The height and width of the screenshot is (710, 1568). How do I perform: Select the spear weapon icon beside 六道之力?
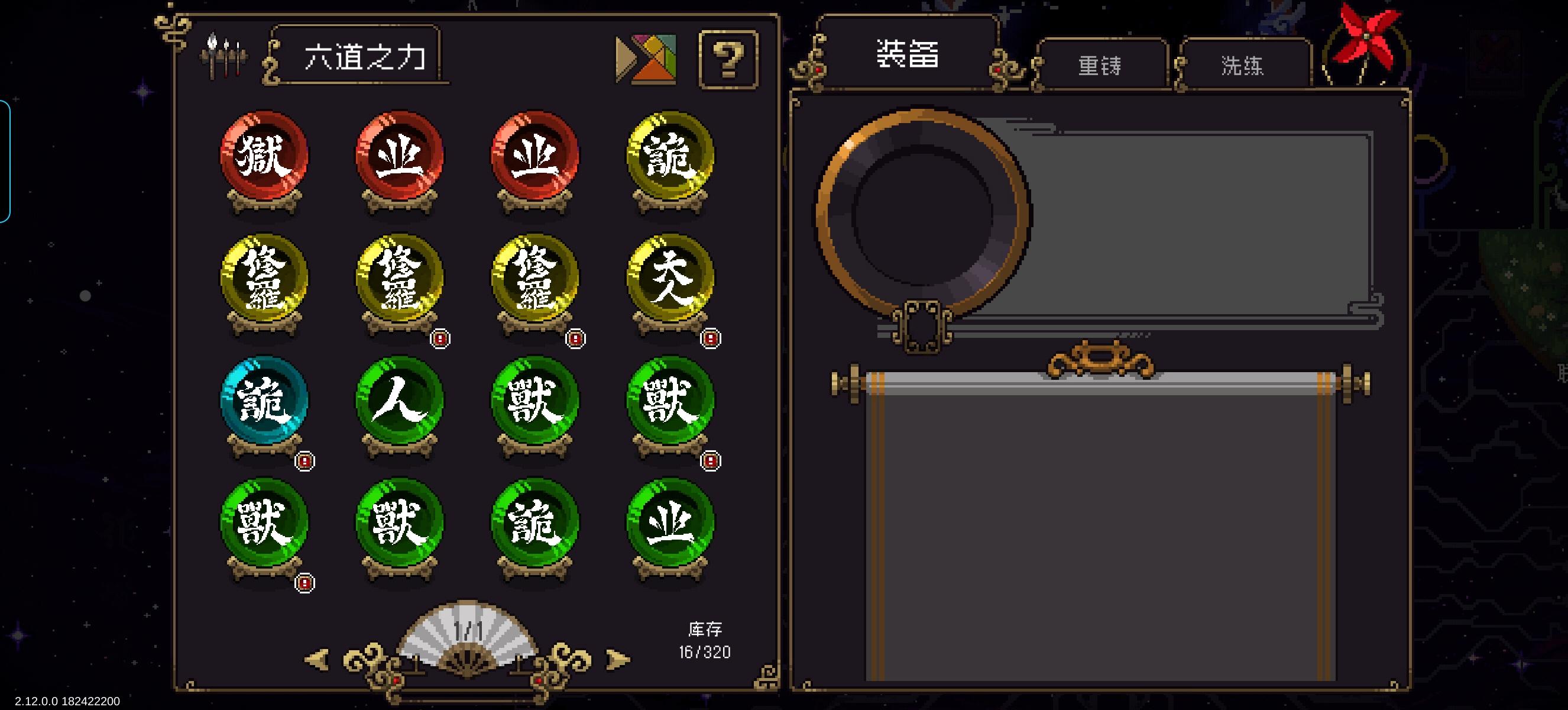(225, 56)
